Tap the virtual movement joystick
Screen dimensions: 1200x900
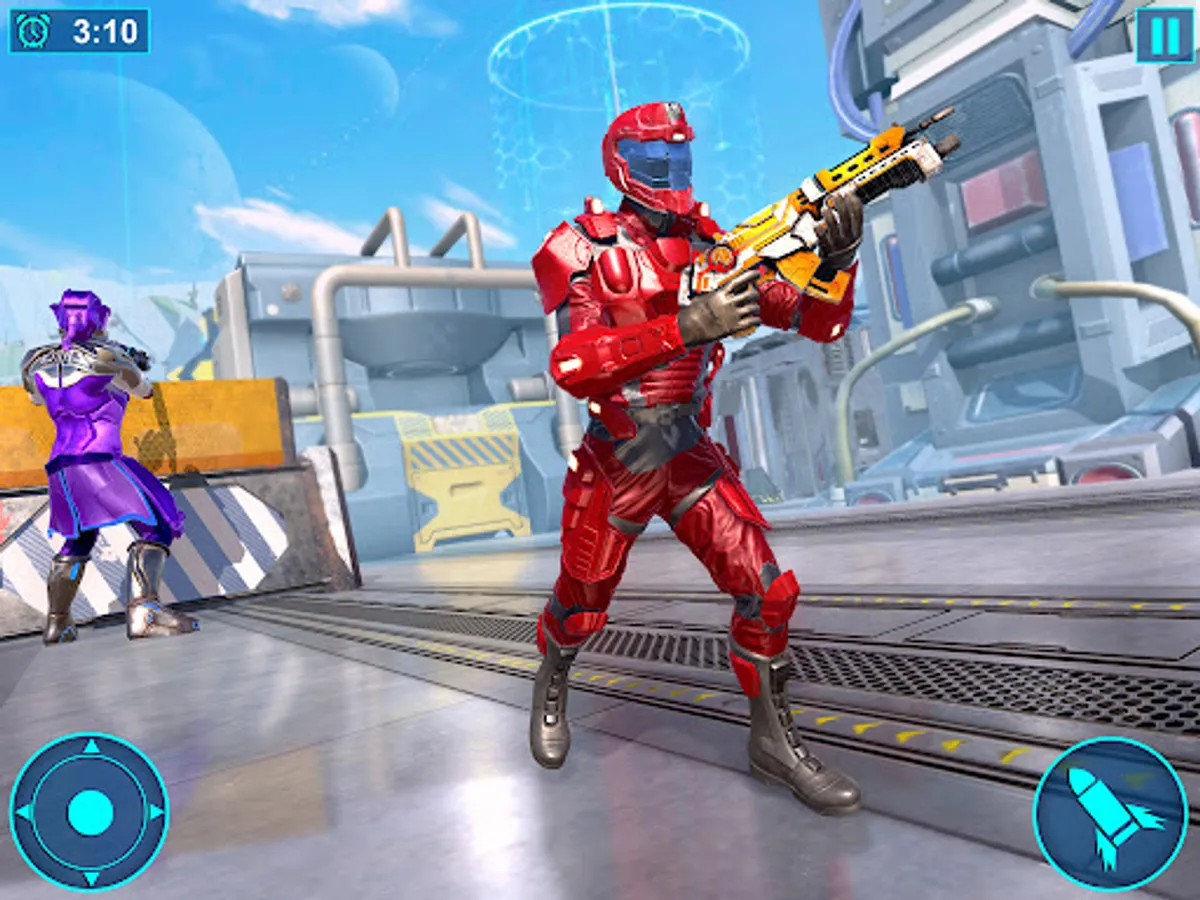coord(89,811)
